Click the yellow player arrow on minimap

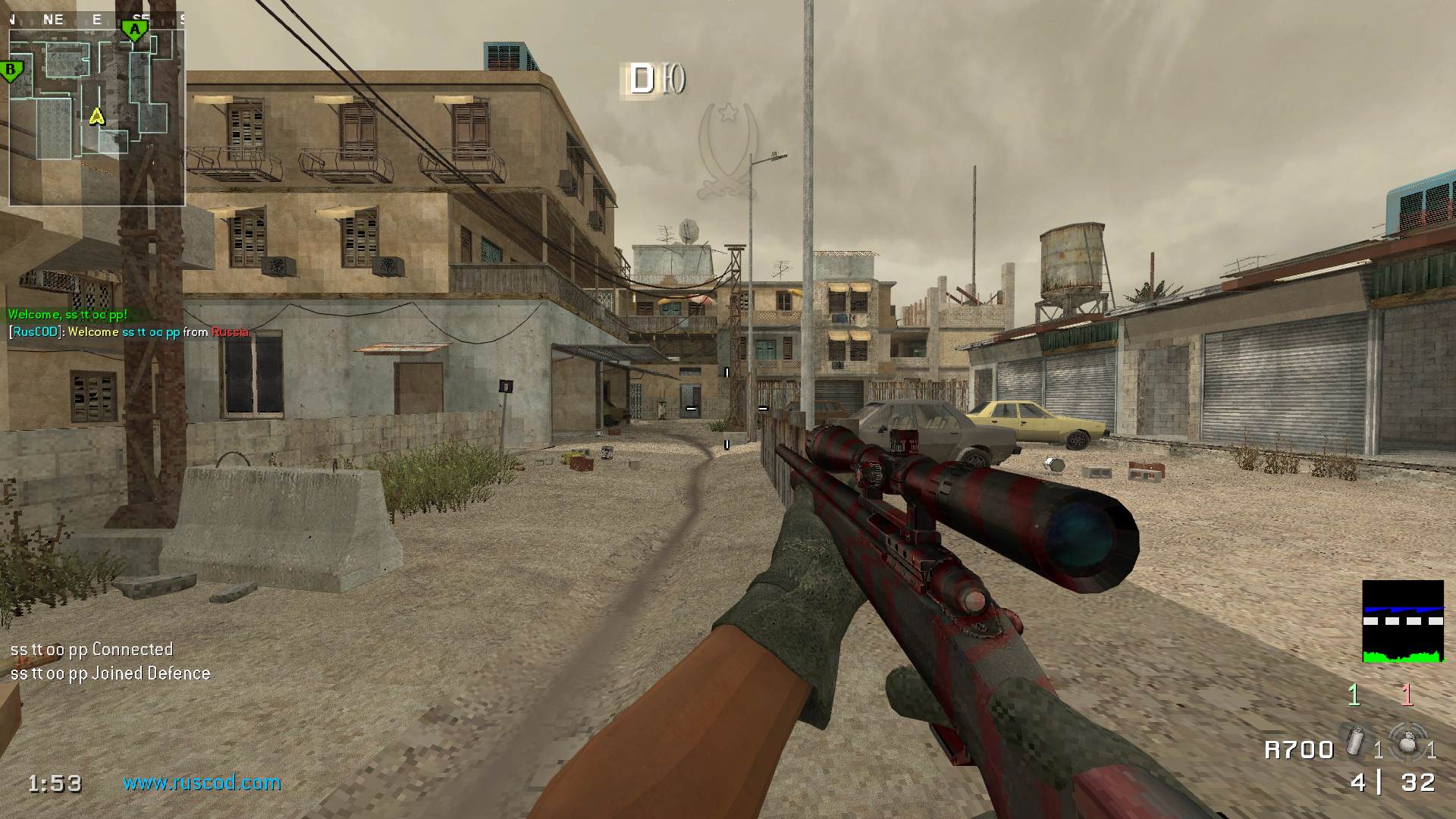[96, 116]
